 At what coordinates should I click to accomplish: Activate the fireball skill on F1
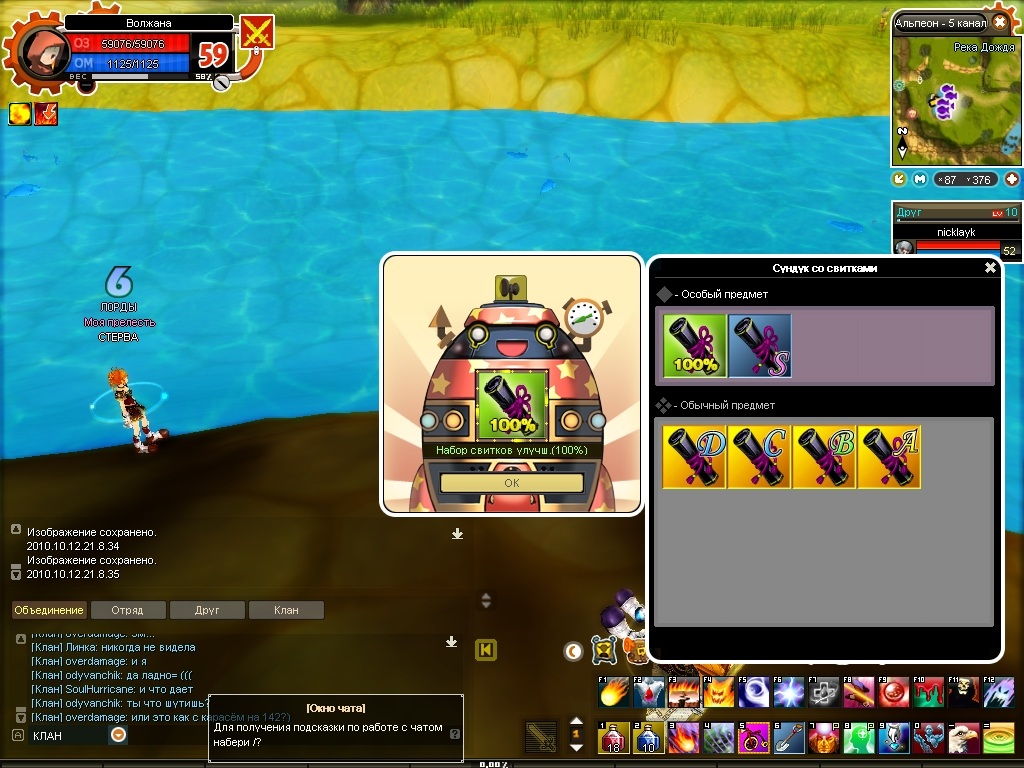(613, 691)
